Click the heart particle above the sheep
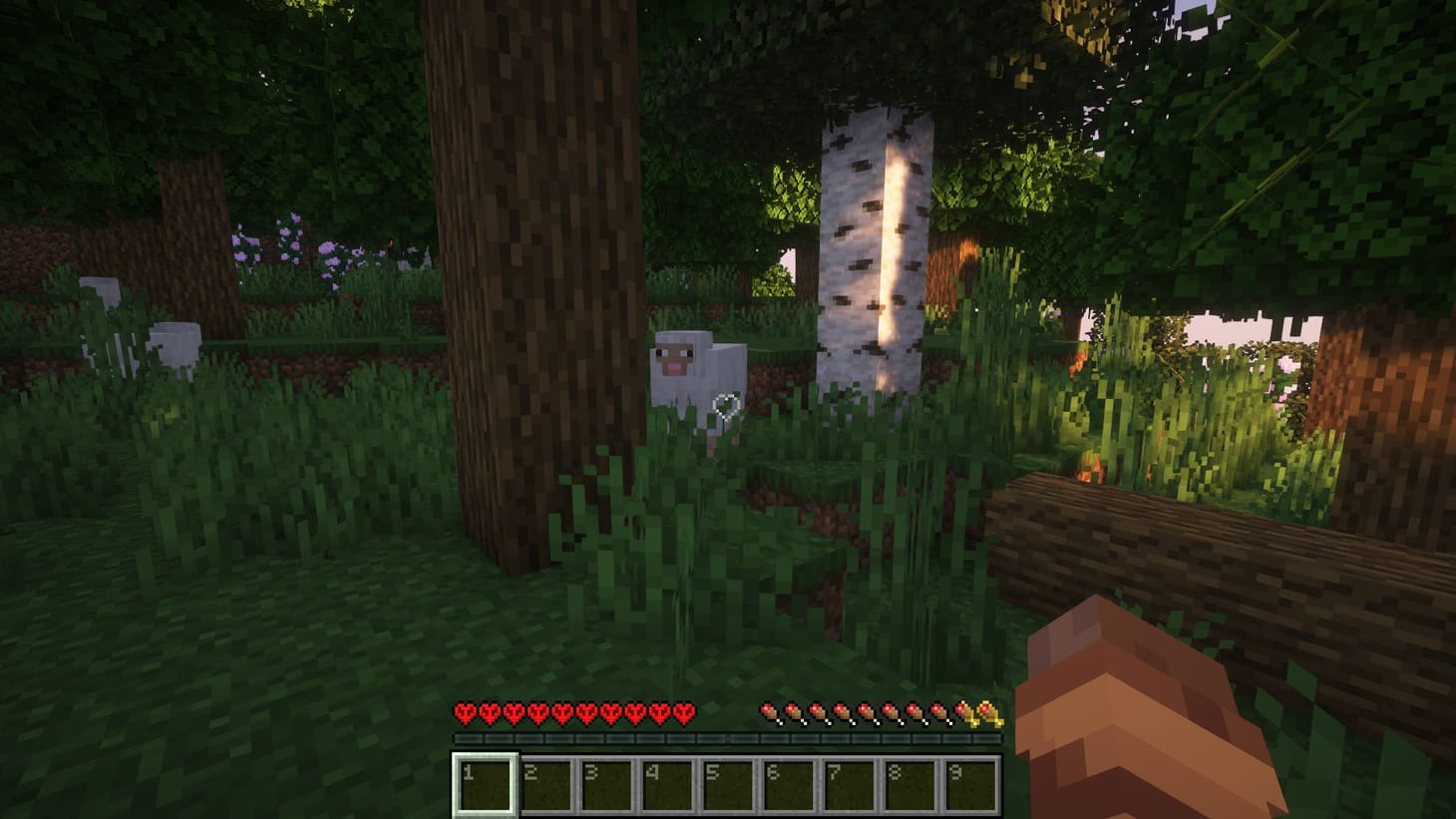This screenshot has width=1456, height=819. pos(724,407)
